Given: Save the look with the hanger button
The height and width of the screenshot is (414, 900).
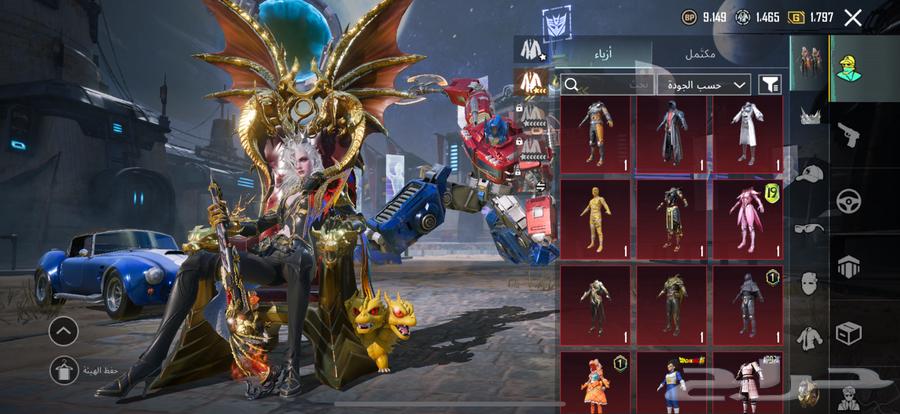Looking at the screenshot, I should click(63, 370).
